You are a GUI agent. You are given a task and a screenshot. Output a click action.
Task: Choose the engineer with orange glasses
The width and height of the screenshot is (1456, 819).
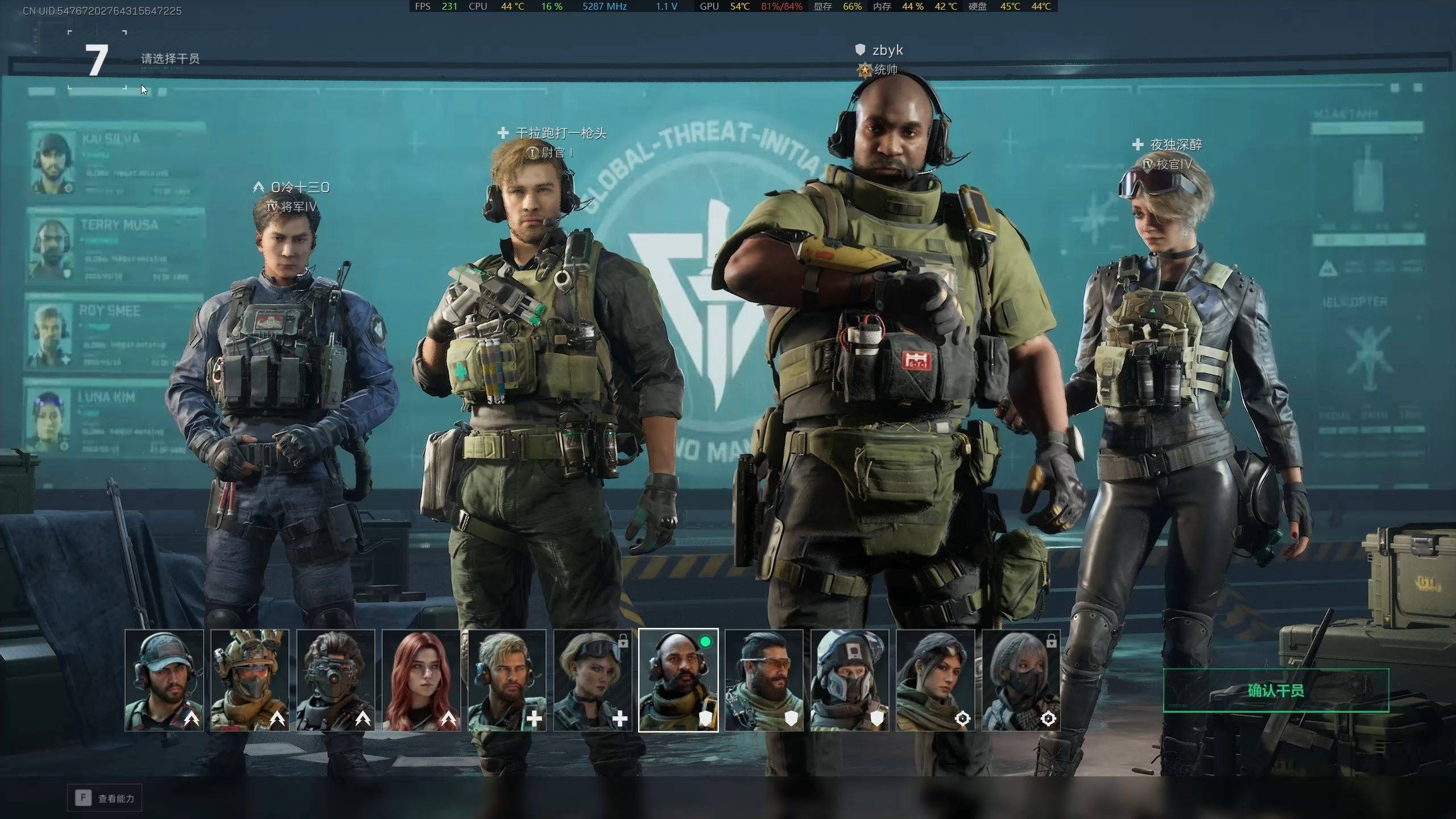tap(764, 680)
